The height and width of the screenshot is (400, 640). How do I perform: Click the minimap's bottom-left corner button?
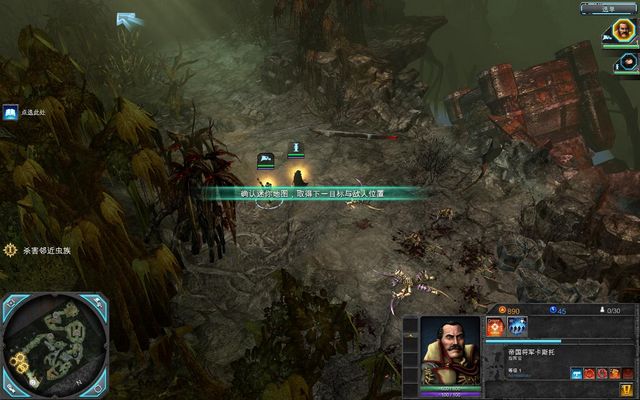point(11,384)
